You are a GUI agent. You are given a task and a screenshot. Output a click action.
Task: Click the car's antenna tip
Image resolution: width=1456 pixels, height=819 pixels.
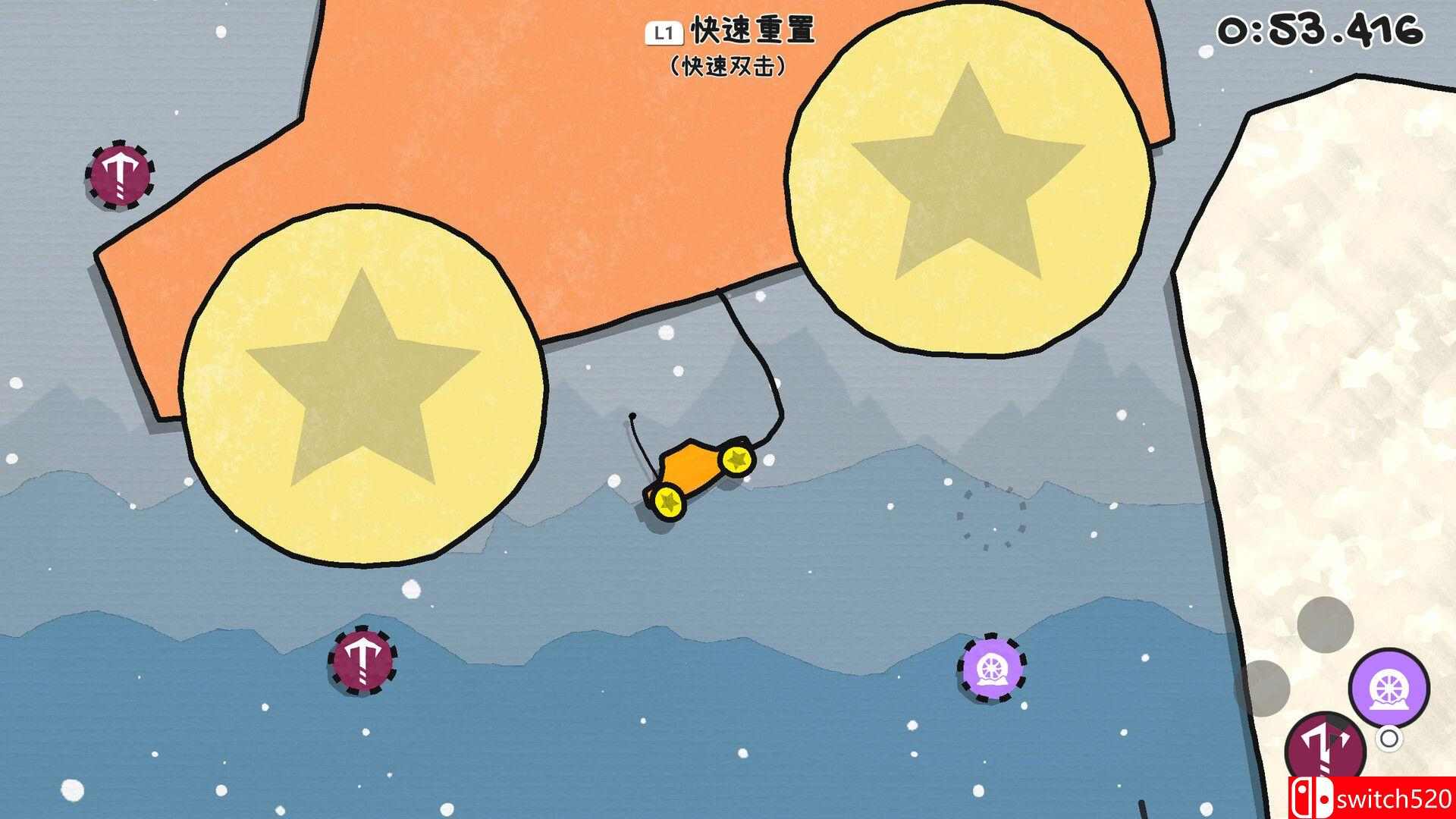[x=631, y=416]
